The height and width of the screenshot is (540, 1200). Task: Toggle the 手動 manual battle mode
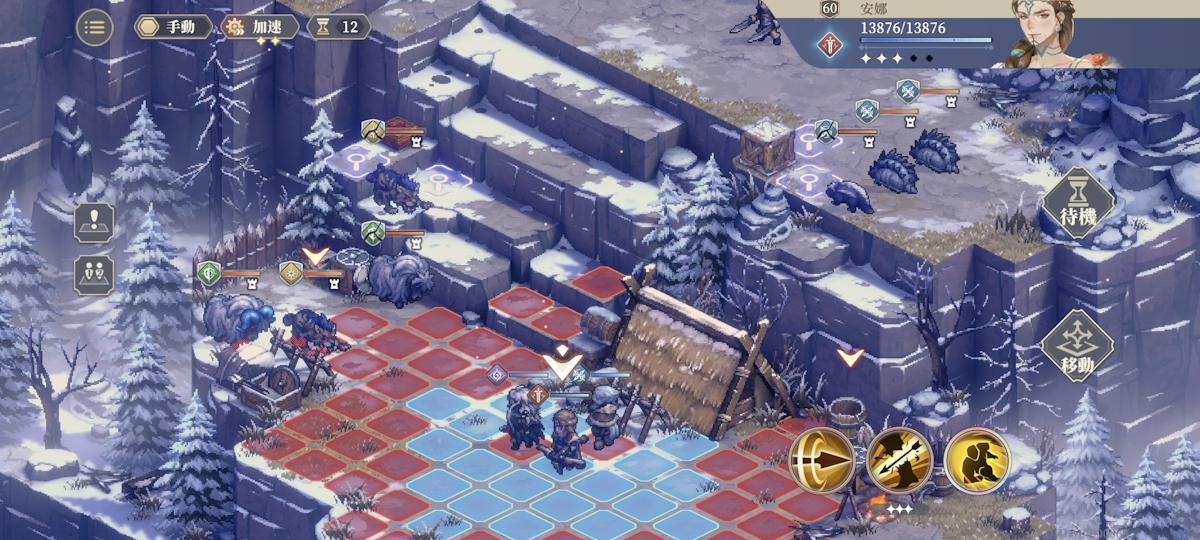click(173, 27)
